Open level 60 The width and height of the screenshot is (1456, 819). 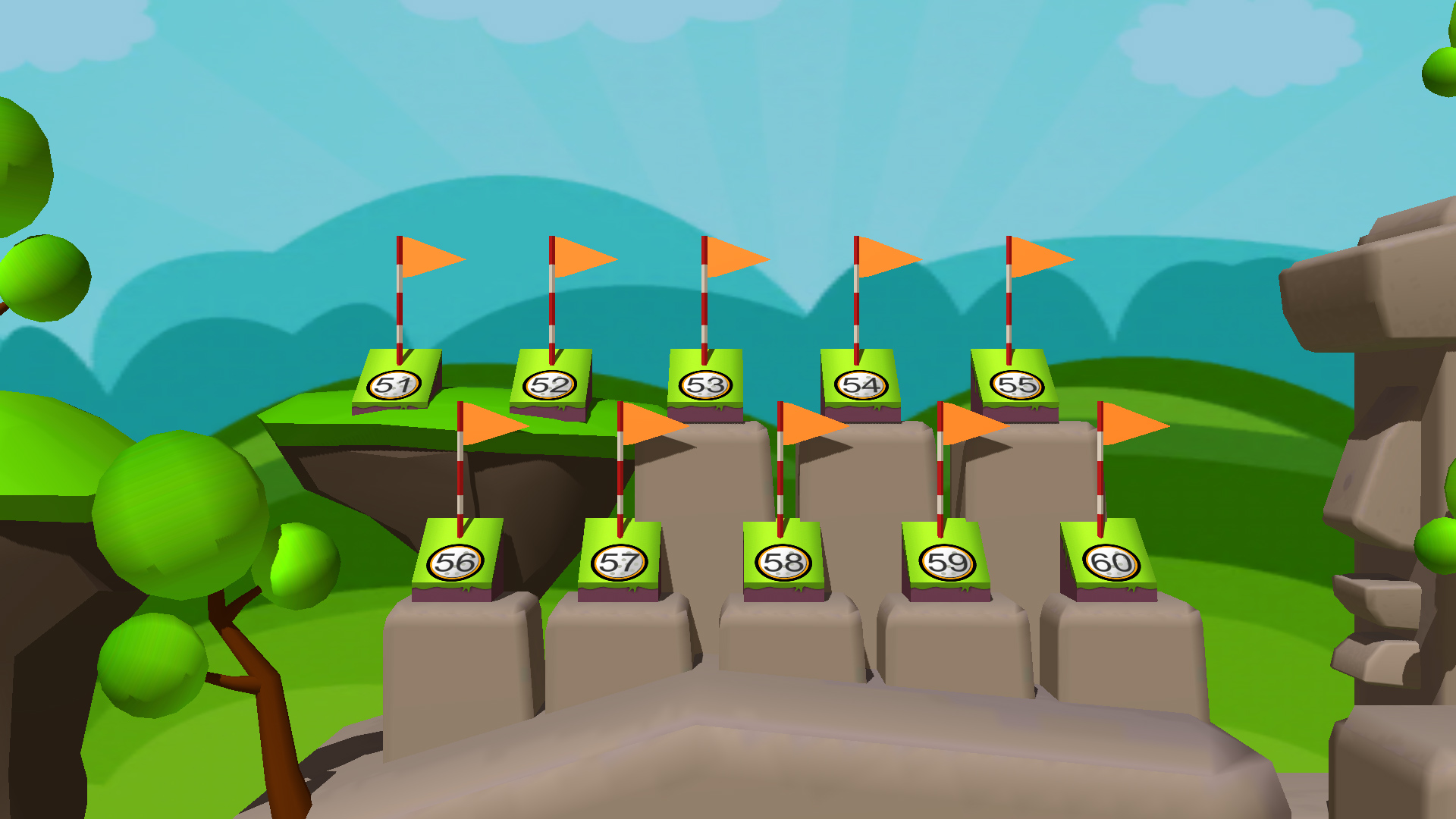coord(1103,563)
